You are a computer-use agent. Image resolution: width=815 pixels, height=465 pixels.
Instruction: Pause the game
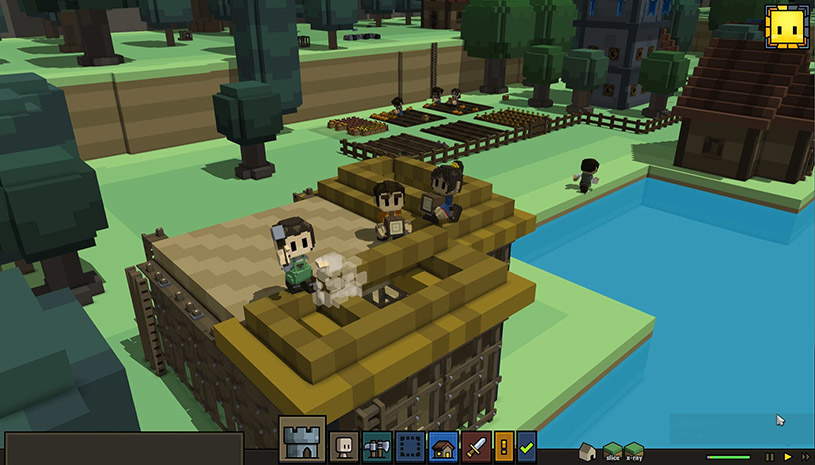tap(769, 457)
